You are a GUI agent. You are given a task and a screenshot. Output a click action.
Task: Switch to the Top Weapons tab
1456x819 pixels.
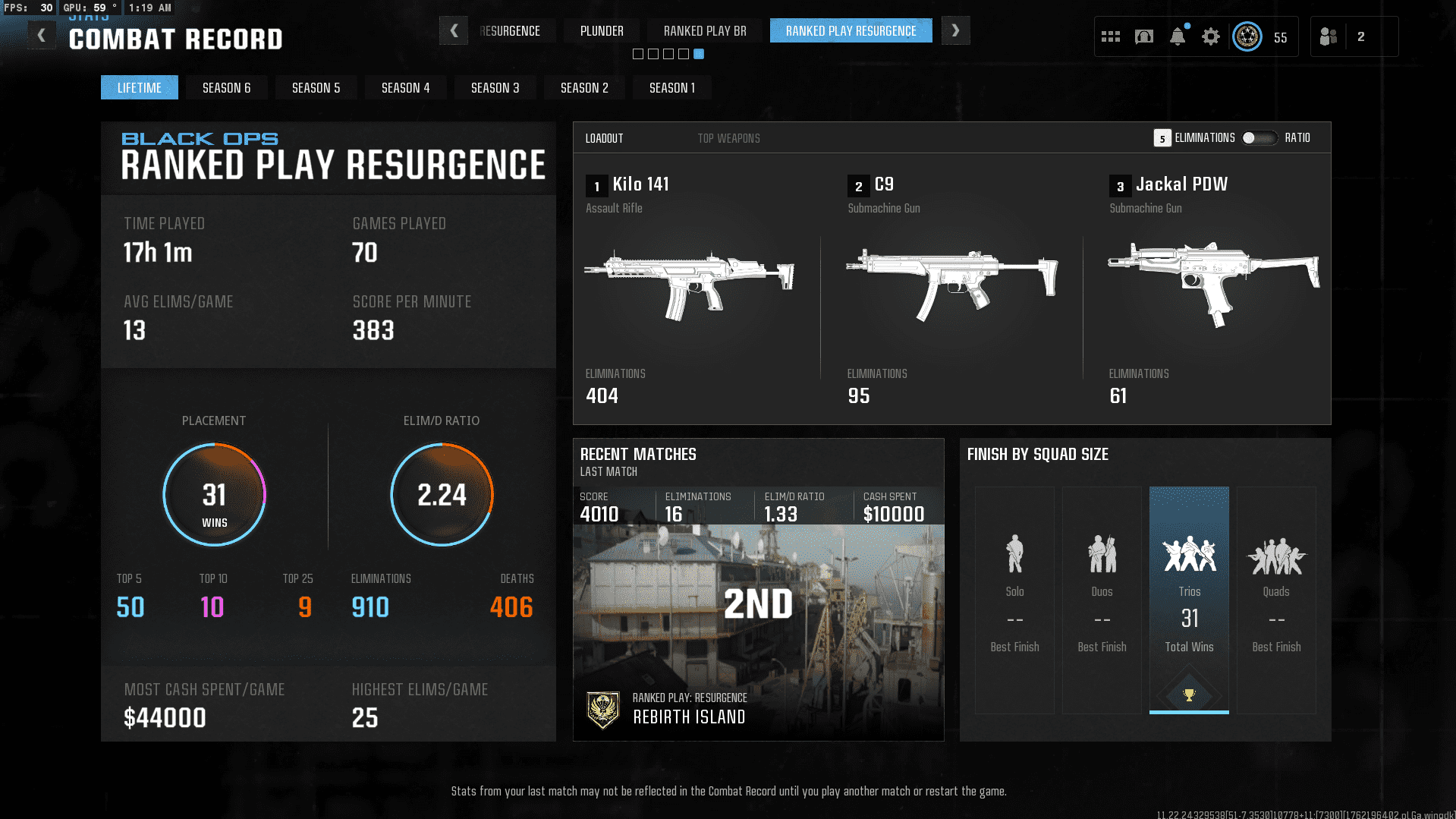click(728, 137)
